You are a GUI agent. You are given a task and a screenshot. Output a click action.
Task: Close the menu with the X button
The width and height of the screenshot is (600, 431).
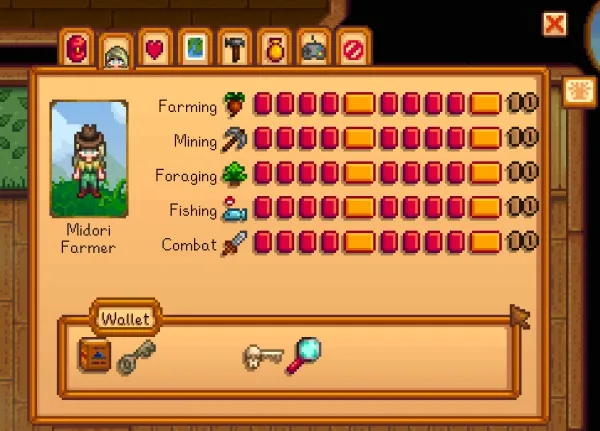point(554,23)
